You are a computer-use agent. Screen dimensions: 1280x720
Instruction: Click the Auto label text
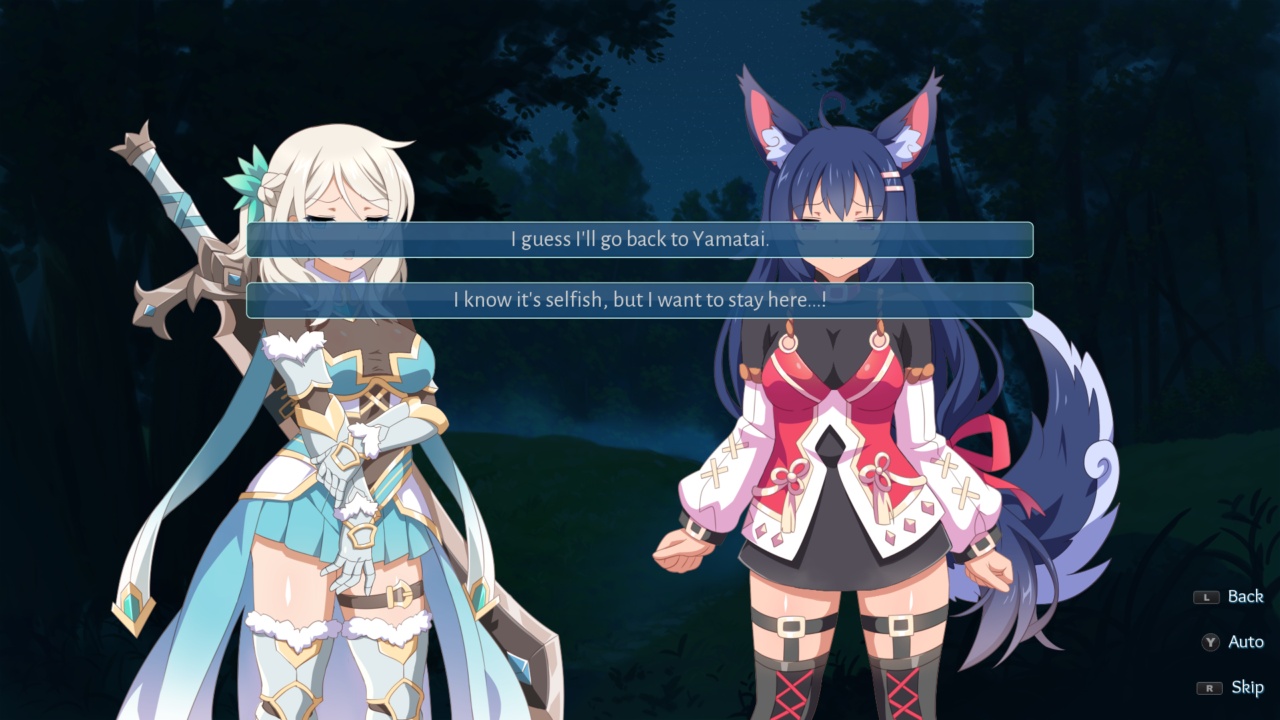[x=1245, y=642]
